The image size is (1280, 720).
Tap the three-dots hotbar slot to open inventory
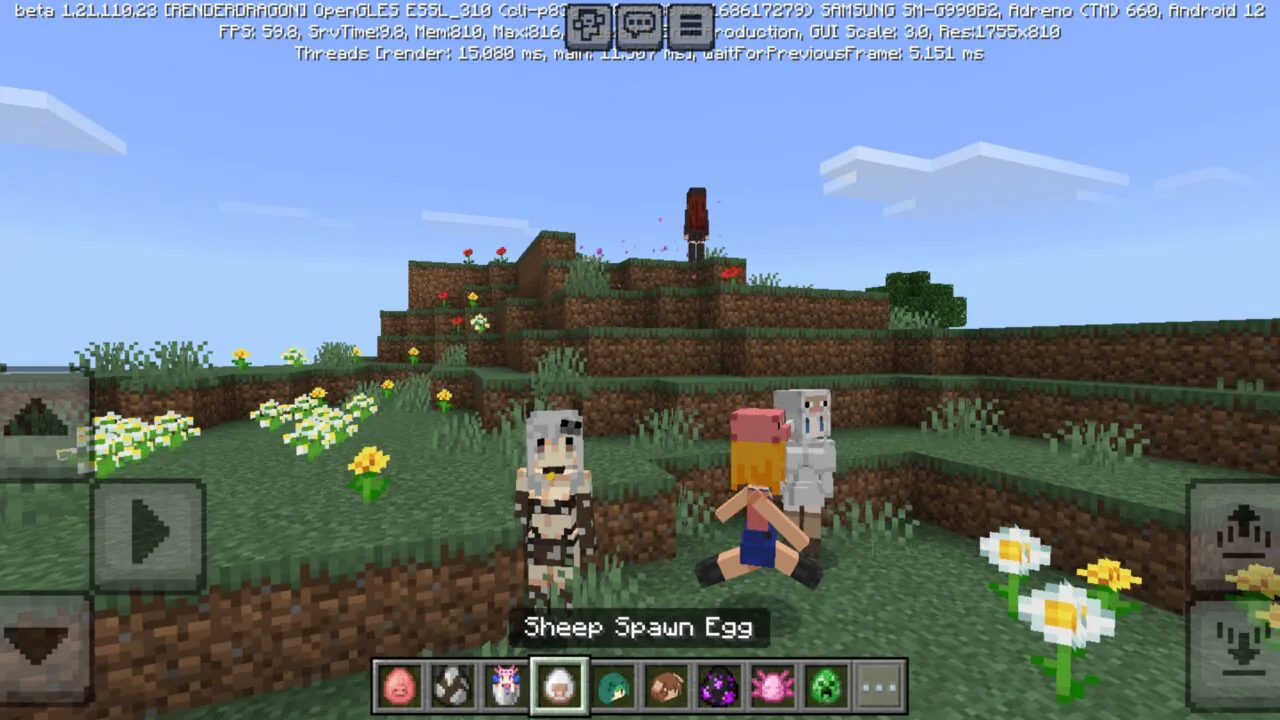coord(879,684)
